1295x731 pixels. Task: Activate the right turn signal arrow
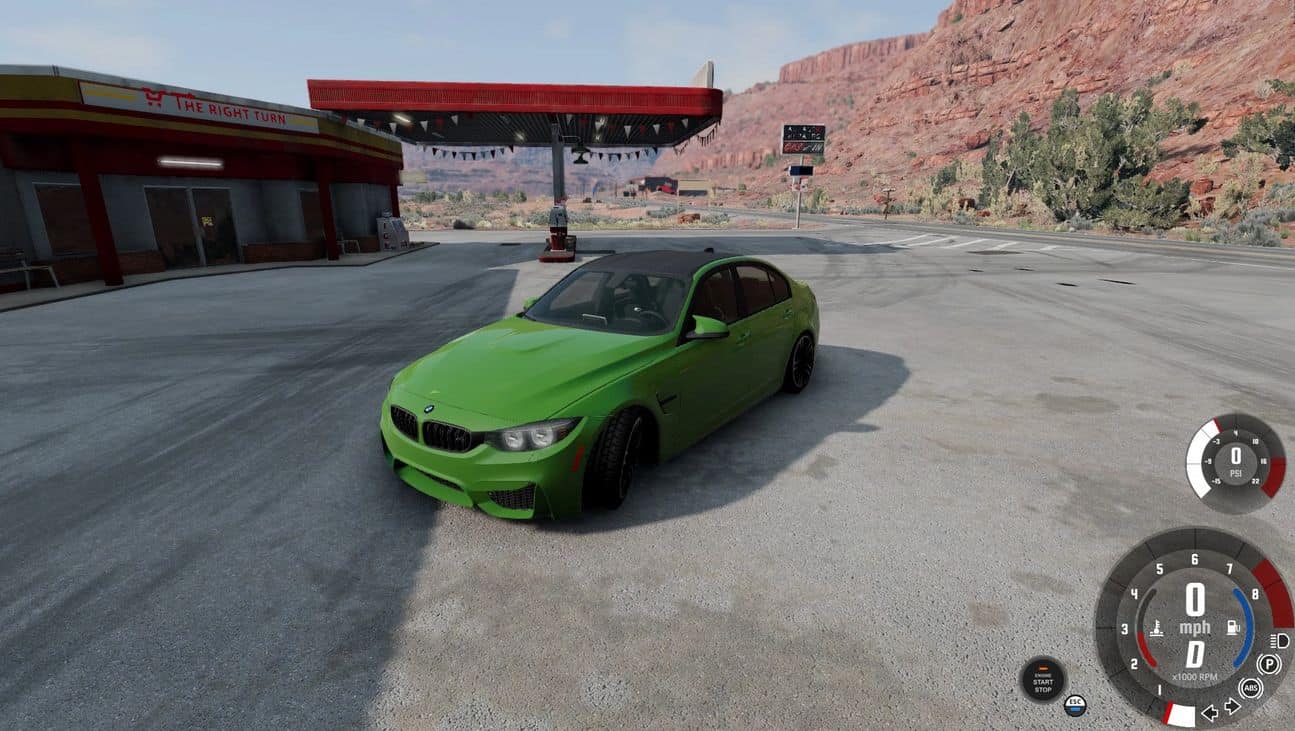(x=1232, y=707)
